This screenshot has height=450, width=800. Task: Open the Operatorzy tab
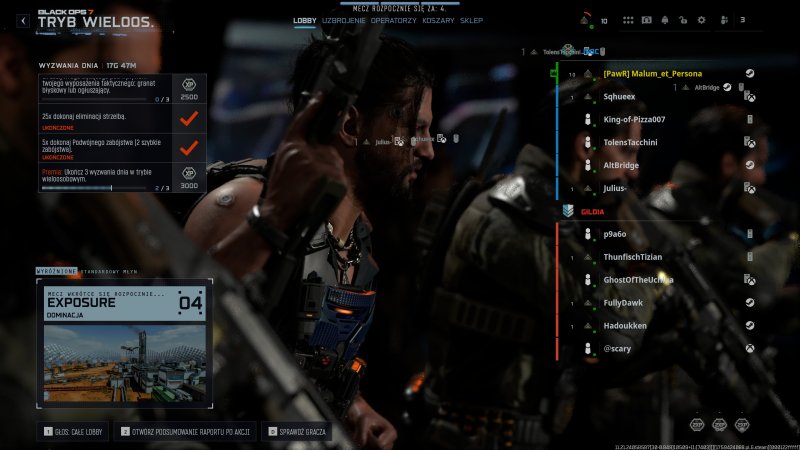pos(394,20)
